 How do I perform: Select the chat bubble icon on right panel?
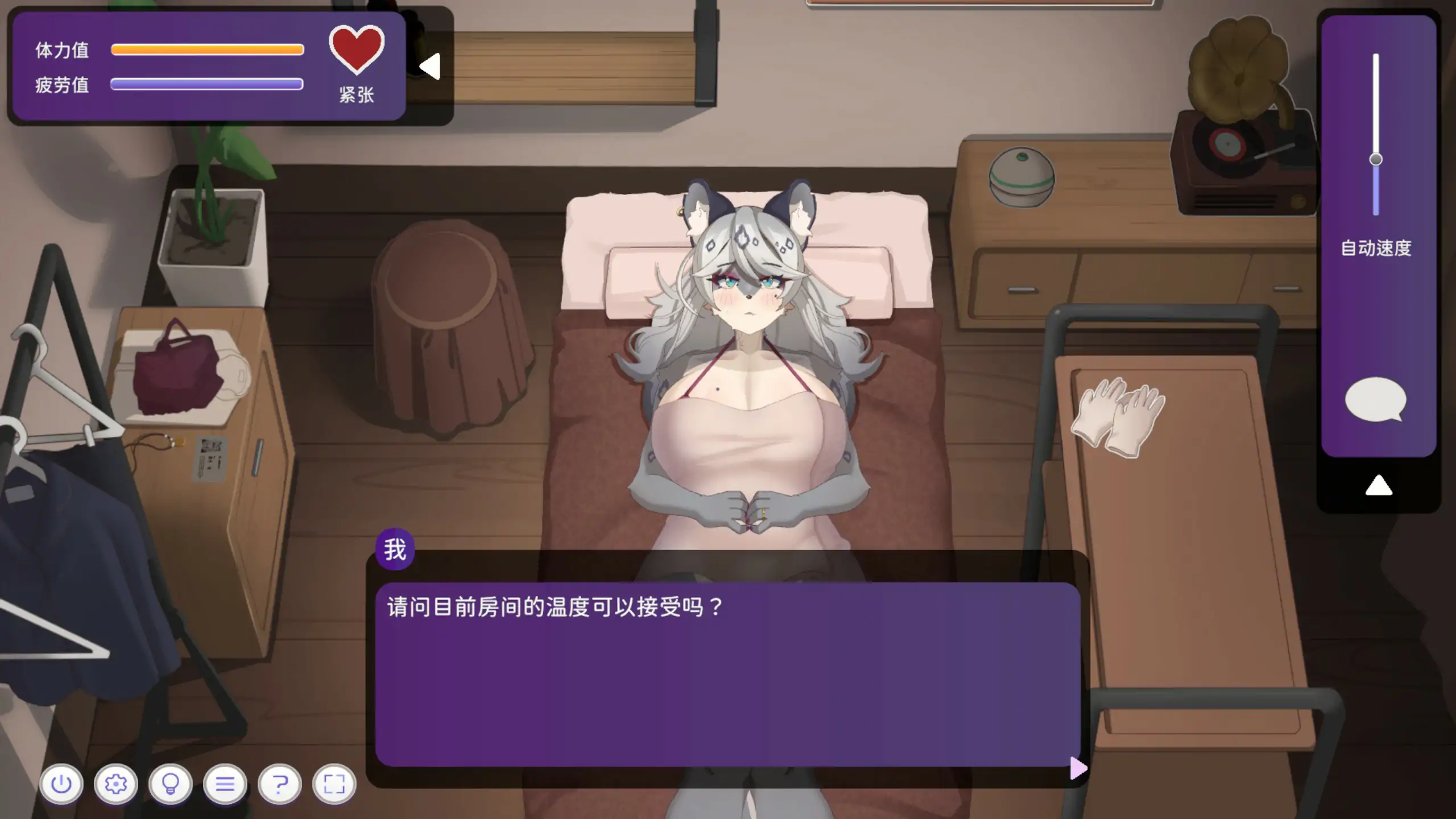[x=1375, y=399]
